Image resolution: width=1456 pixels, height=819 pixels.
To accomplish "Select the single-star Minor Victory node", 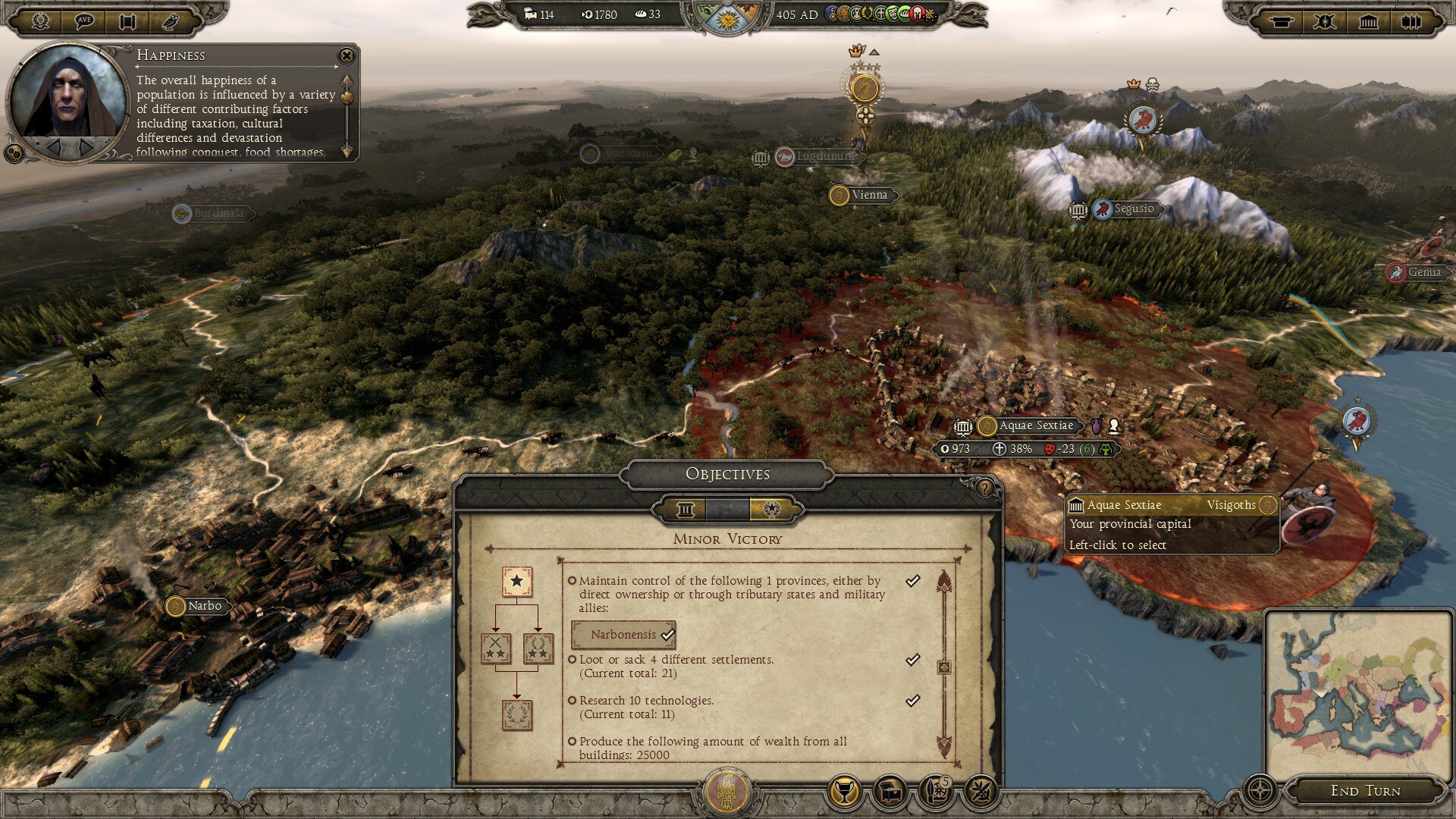I will pyautogui.click(x=516, y=582).
